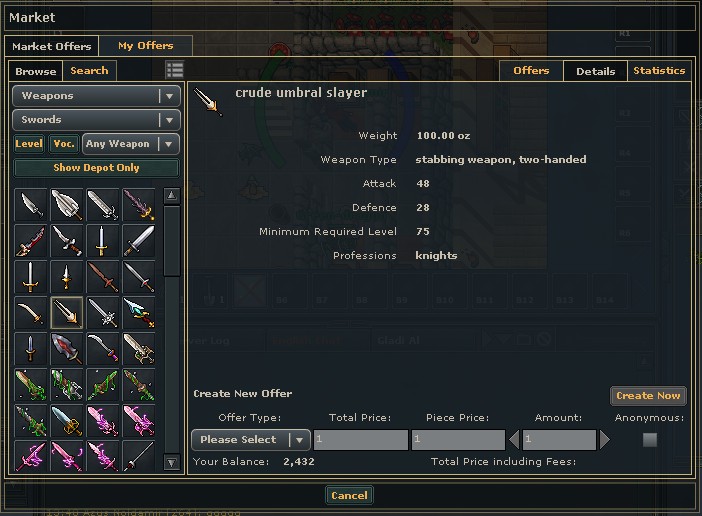702x516 pixels.
Task: Switch to the Search tab
Action: tap(89, 71)
